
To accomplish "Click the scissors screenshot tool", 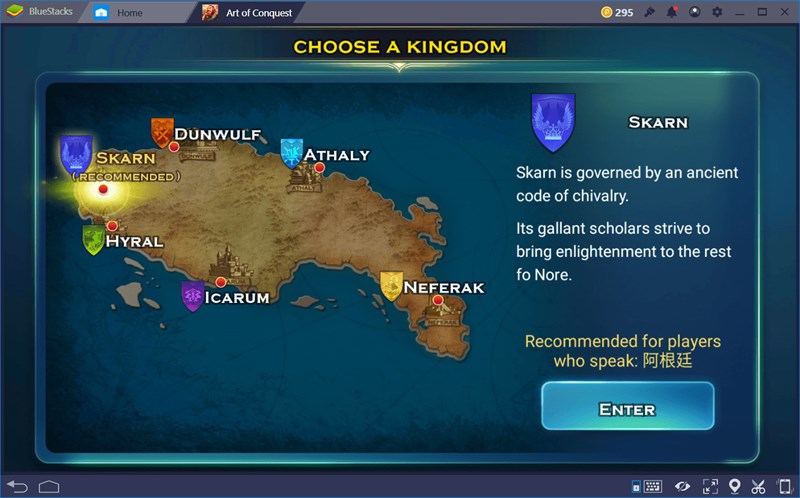I will (759, 486).
